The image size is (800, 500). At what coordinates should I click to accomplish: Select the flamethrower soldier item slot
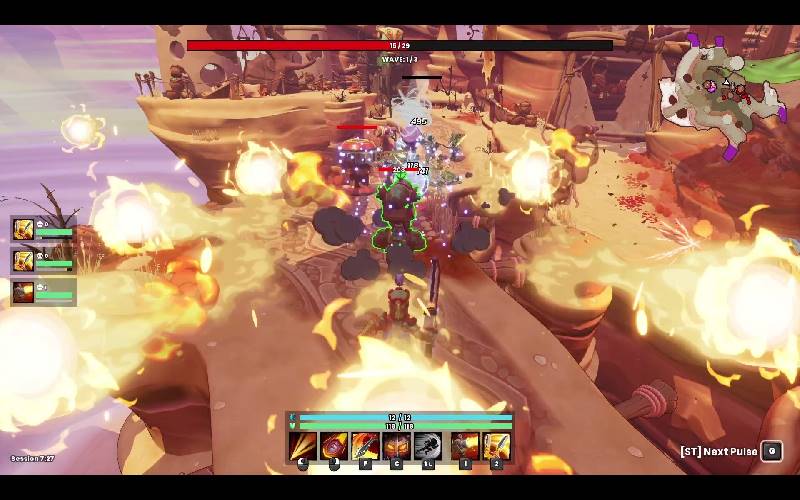pos(464,446)
